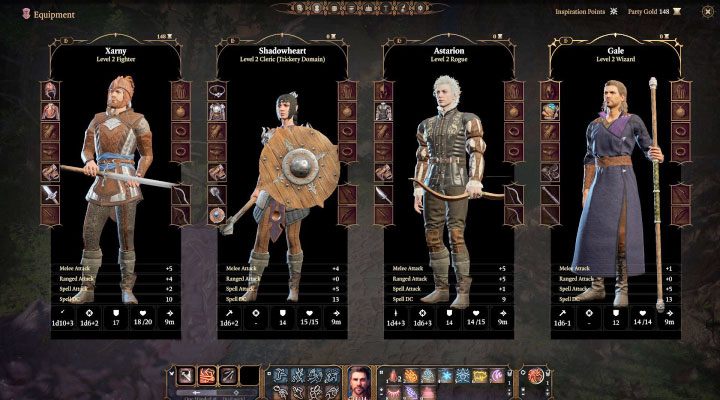Viewport: 720px width, 400px height.
Task: Select Shadowheart's mace weapon slot
Action: 215,194
